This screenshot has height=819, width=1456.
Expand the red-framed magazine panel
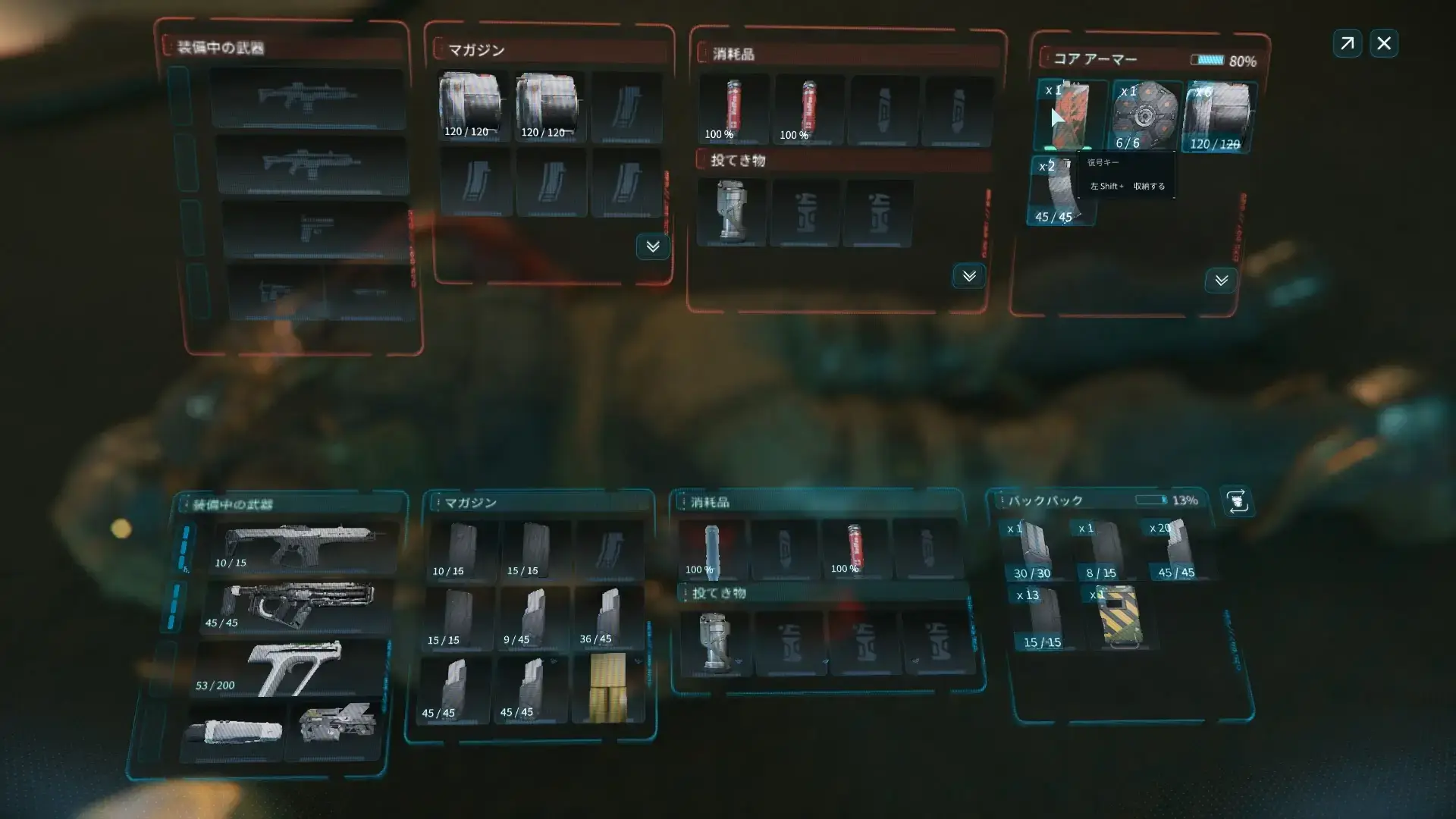tap(652, 246)
